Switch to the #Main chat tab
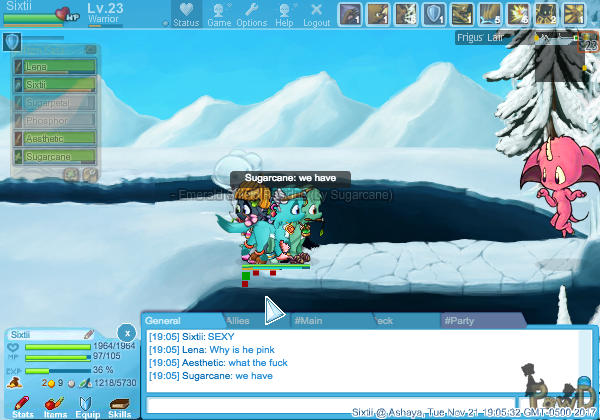Viewport: 600px width, 420px height. [x=312, y=320]
